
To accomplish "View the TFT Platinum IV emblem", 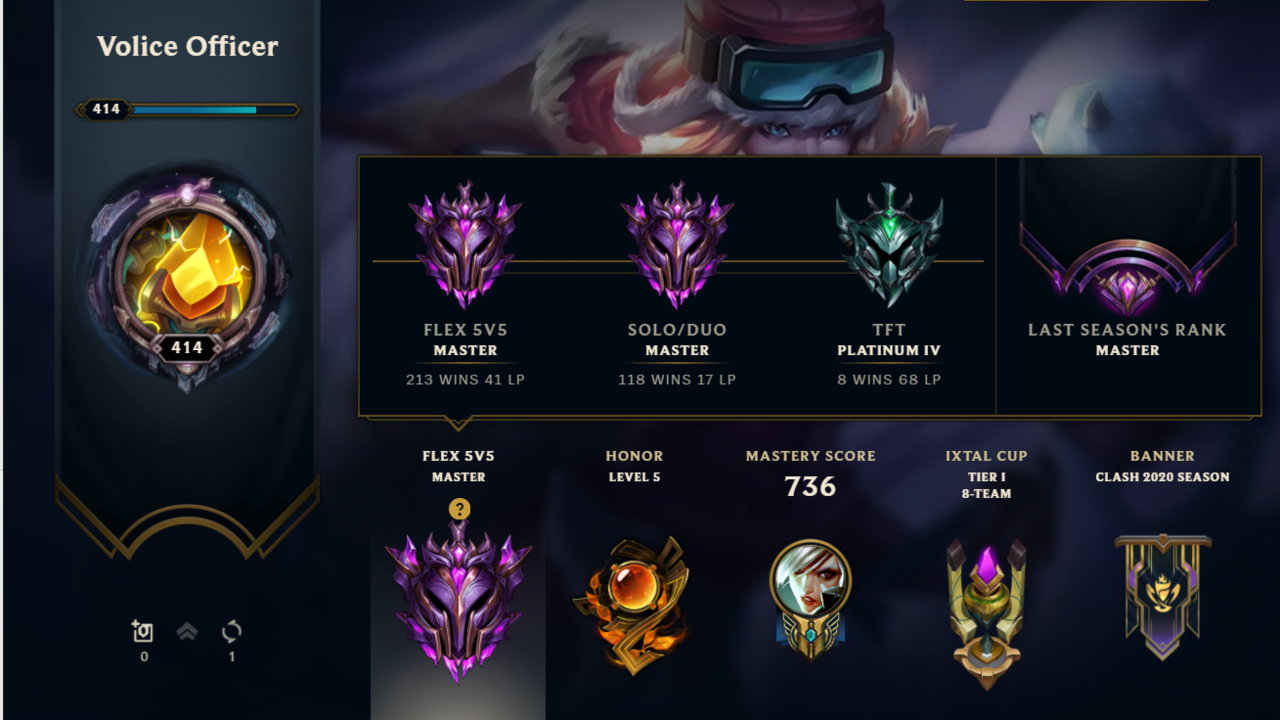I will click(x=889, y=240).
